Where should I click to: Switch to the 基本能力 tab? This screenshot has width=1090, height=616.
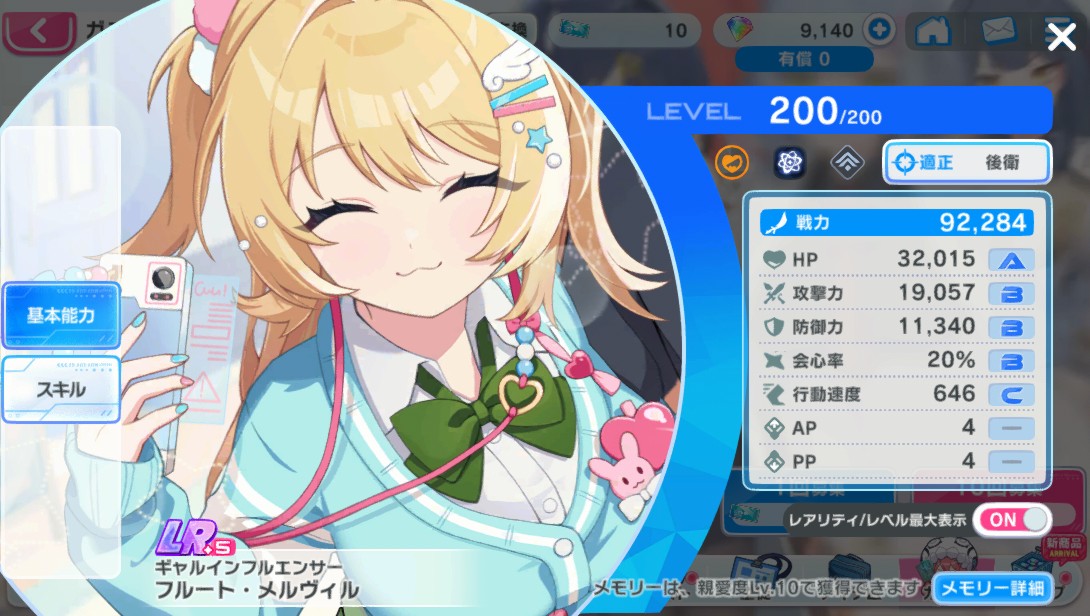pyautogui.click(x=61, y=316)
